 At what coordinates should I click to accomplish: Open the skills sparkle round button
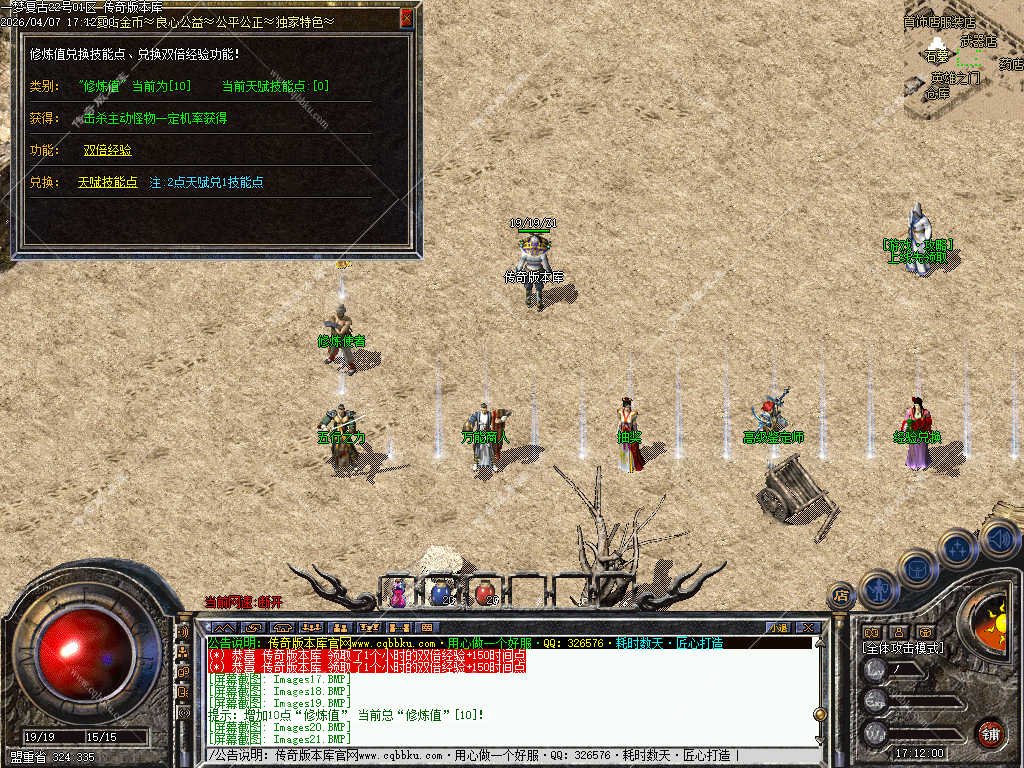pos(957,549)
